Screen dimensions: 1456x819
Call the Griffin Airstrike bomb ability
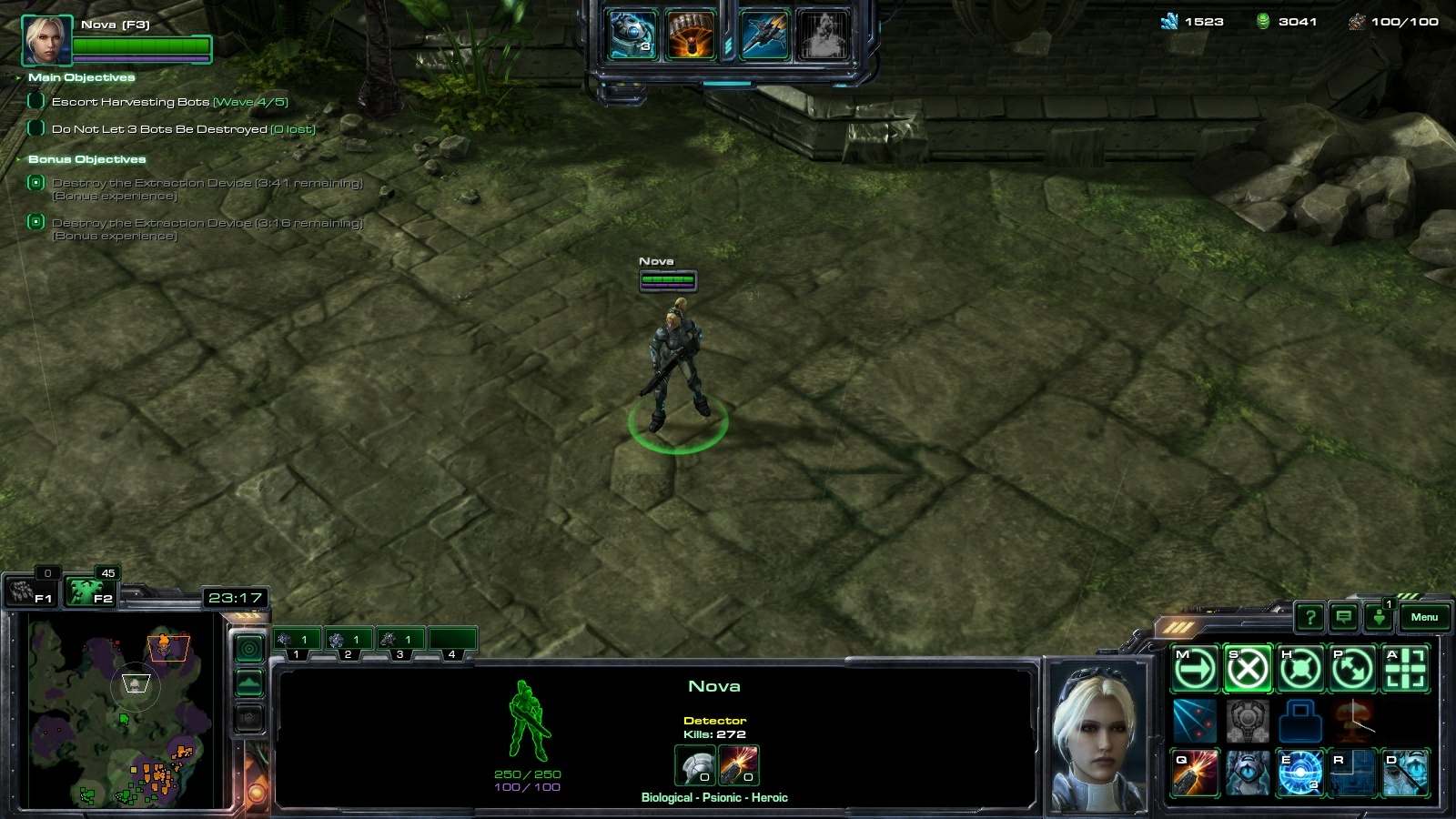[x=690, y=35]
